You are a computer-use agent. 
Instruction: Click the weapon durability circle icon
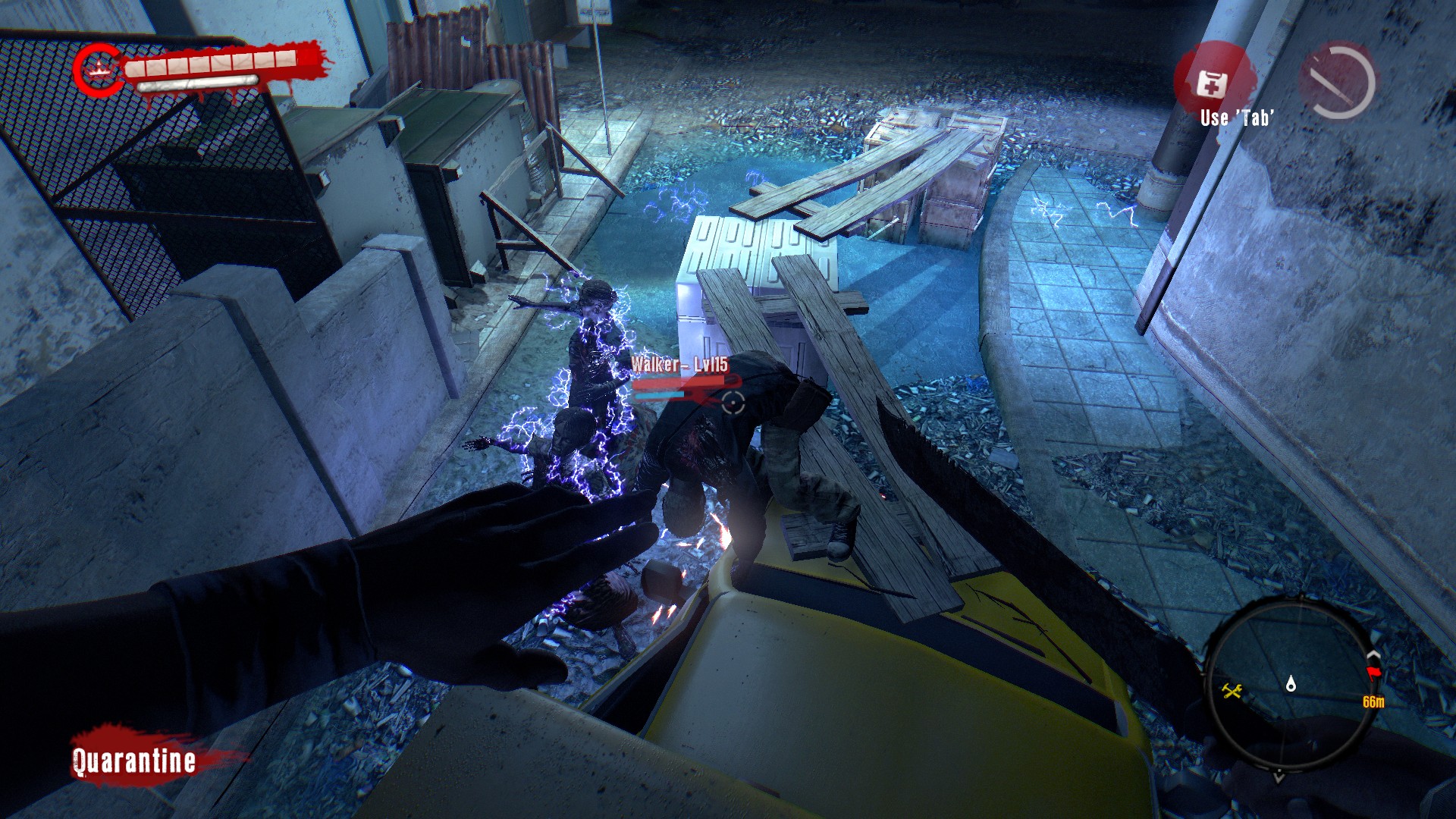point(1338,81)
